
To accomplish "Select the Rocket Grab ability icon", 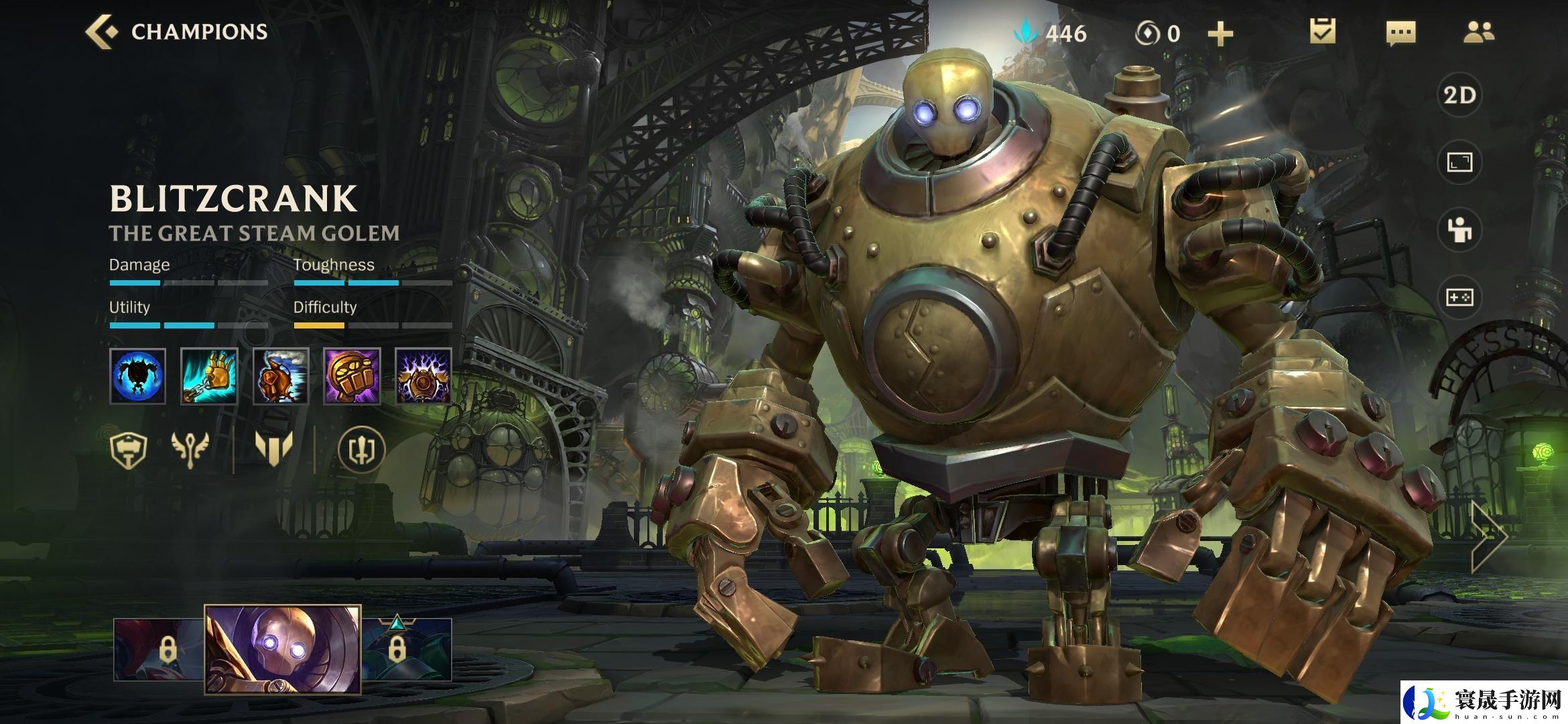I will point(209,376).
